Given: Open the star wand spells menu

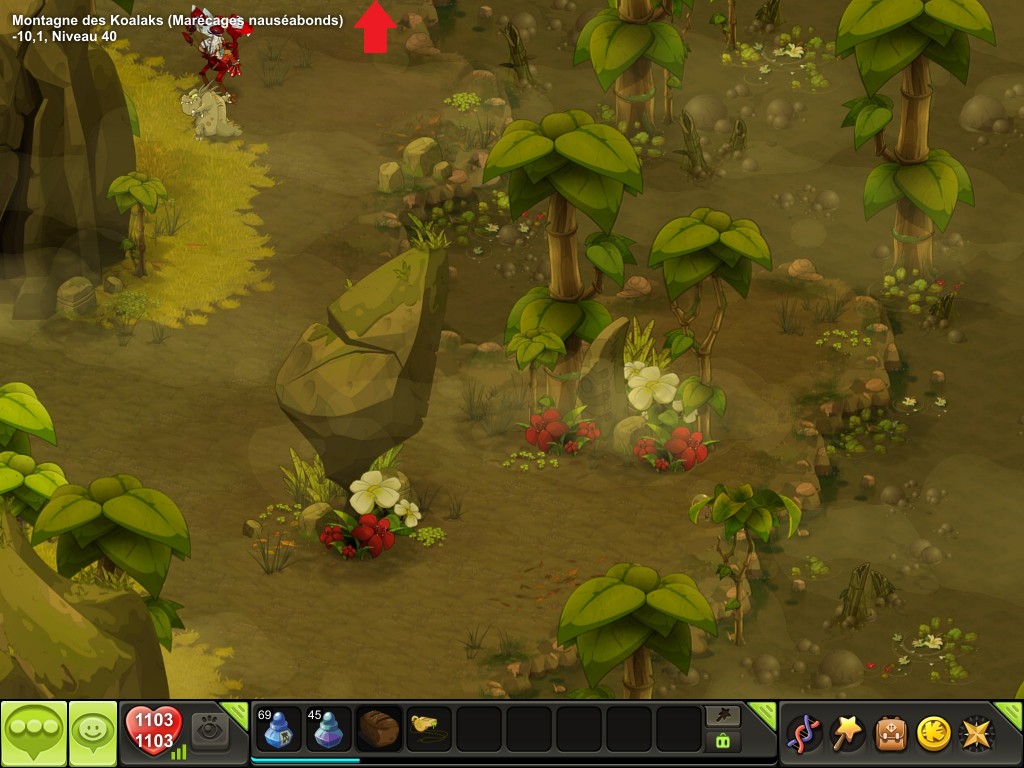Looking at the screenshot, I should pyautogui.click(x=847, y=733).
